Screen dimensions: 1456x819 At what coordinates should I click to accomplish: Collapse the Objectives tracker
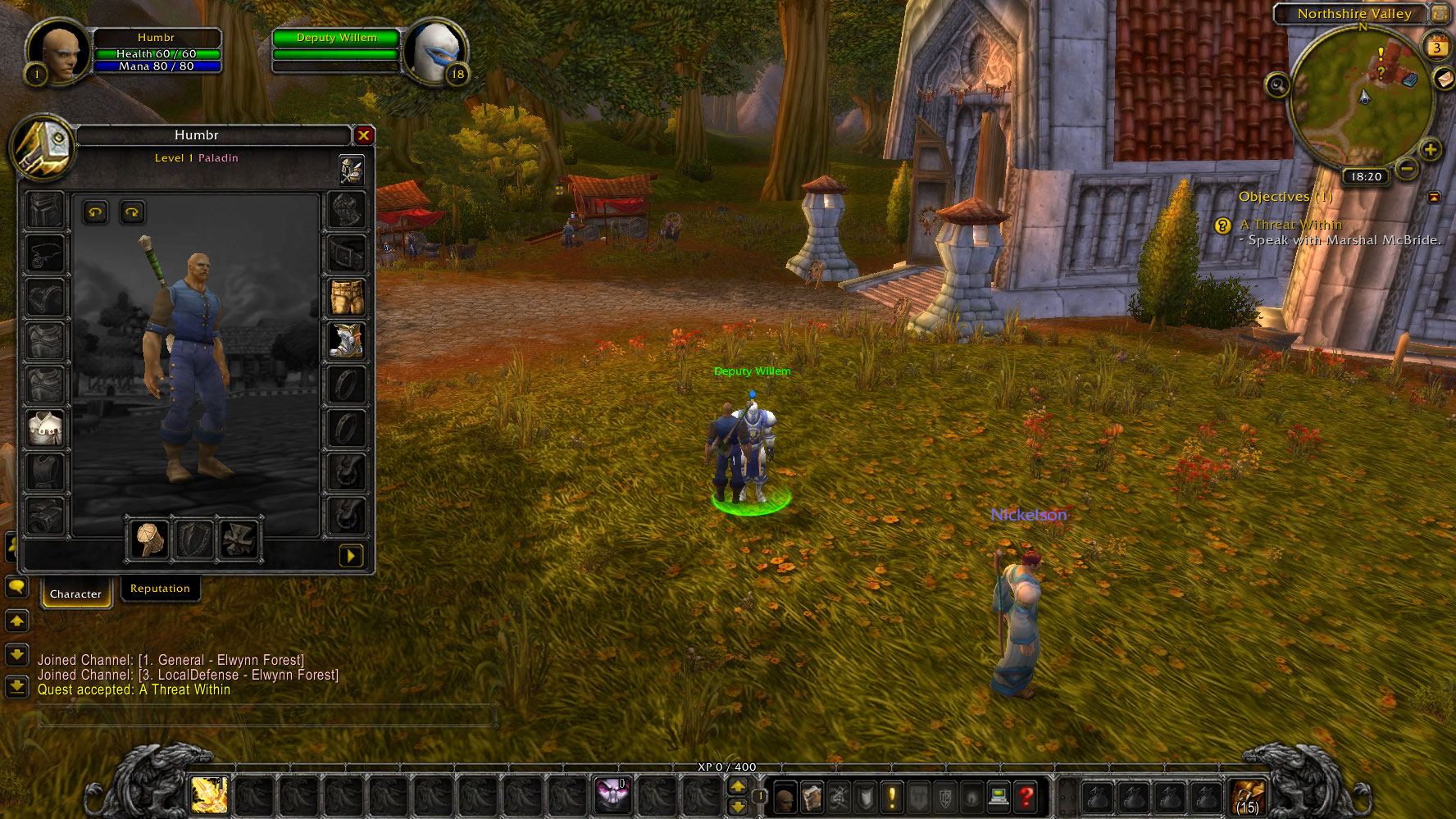pos(1434,198)
